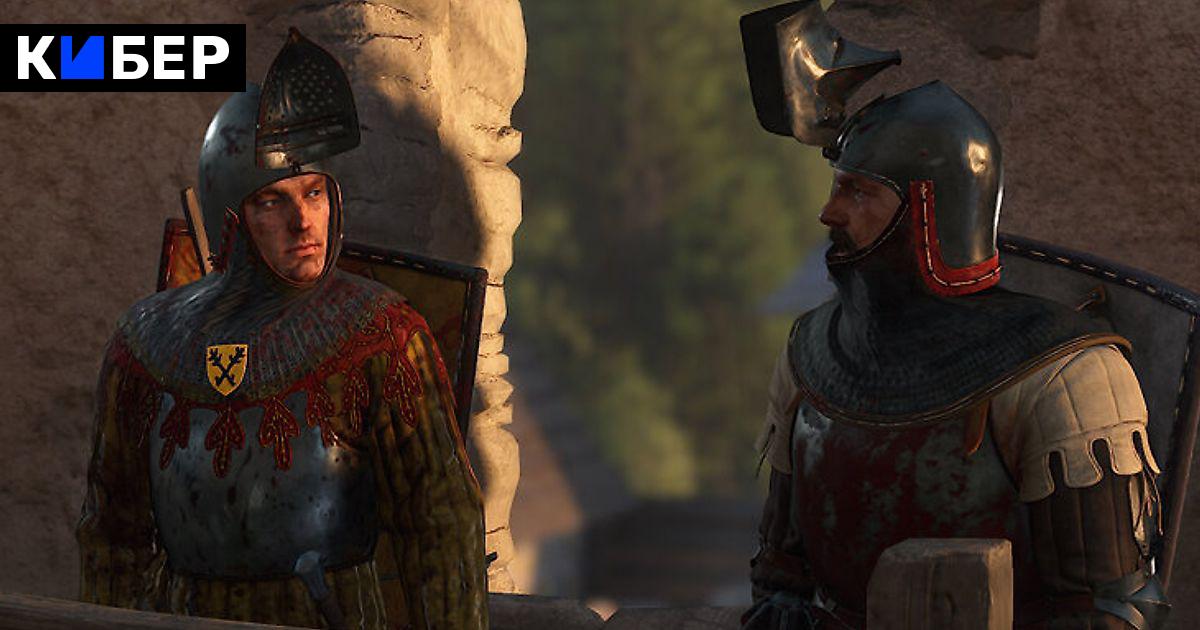Click the КИБЕР site logo
1200x630 pixels.
pos(123,58)
